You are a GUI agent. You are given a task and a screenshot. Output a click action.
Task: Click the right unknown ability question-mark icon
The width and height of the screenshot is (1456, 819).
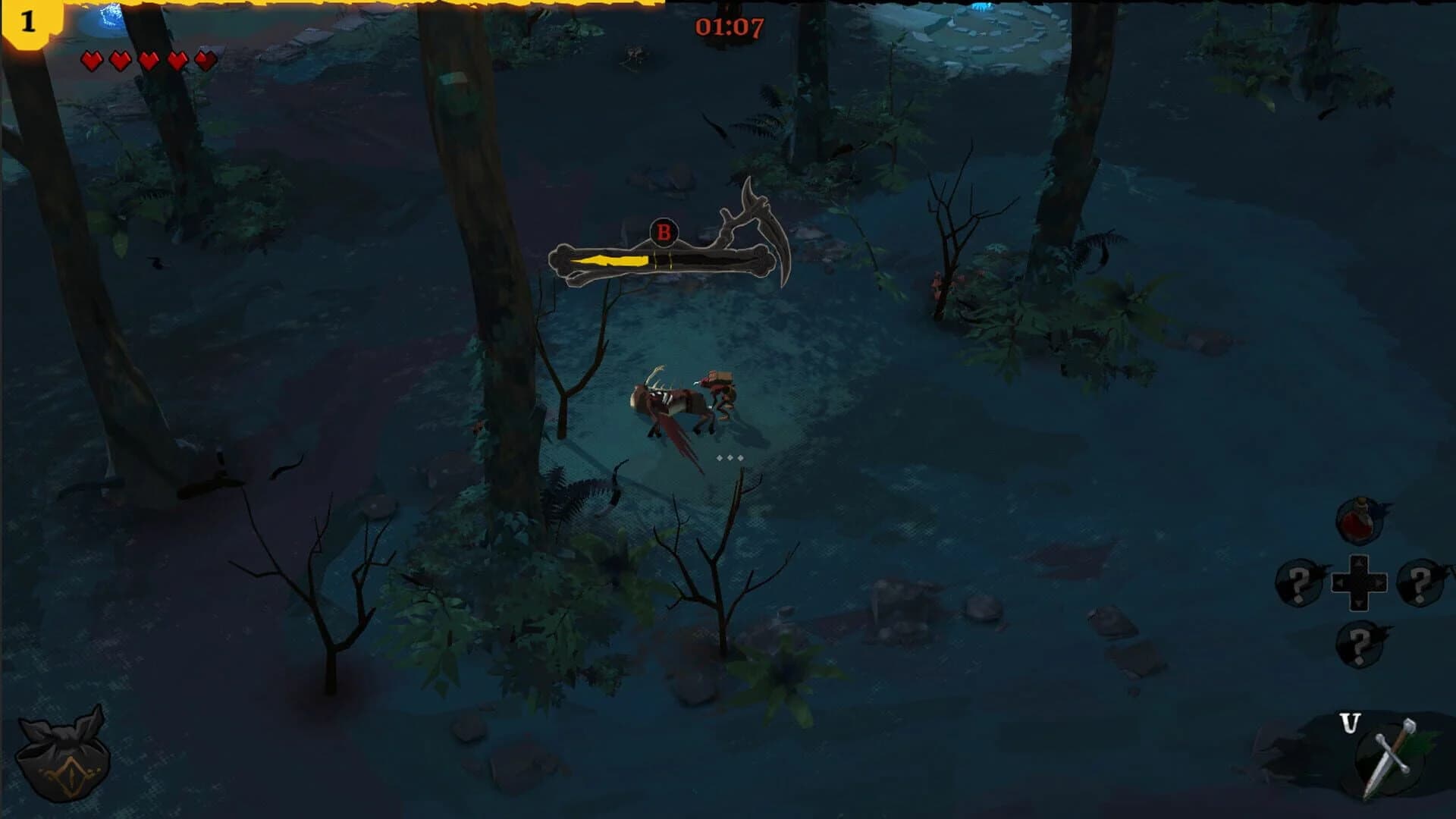(1420, 582)
